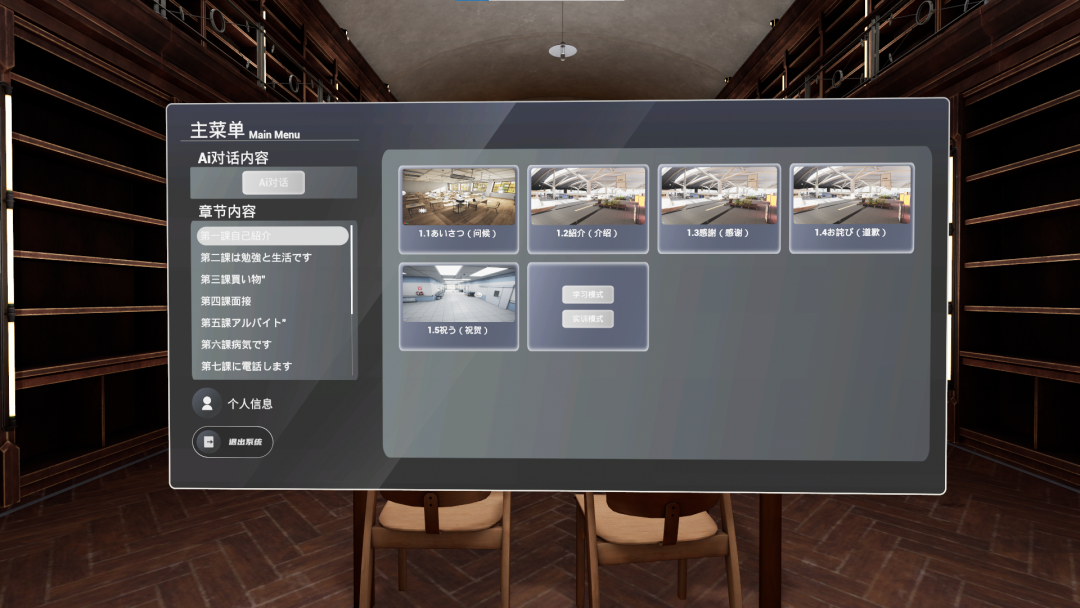1080x608 pixels.
Task: Open chapter 第六課病気です
Action: tap(236, 345)
